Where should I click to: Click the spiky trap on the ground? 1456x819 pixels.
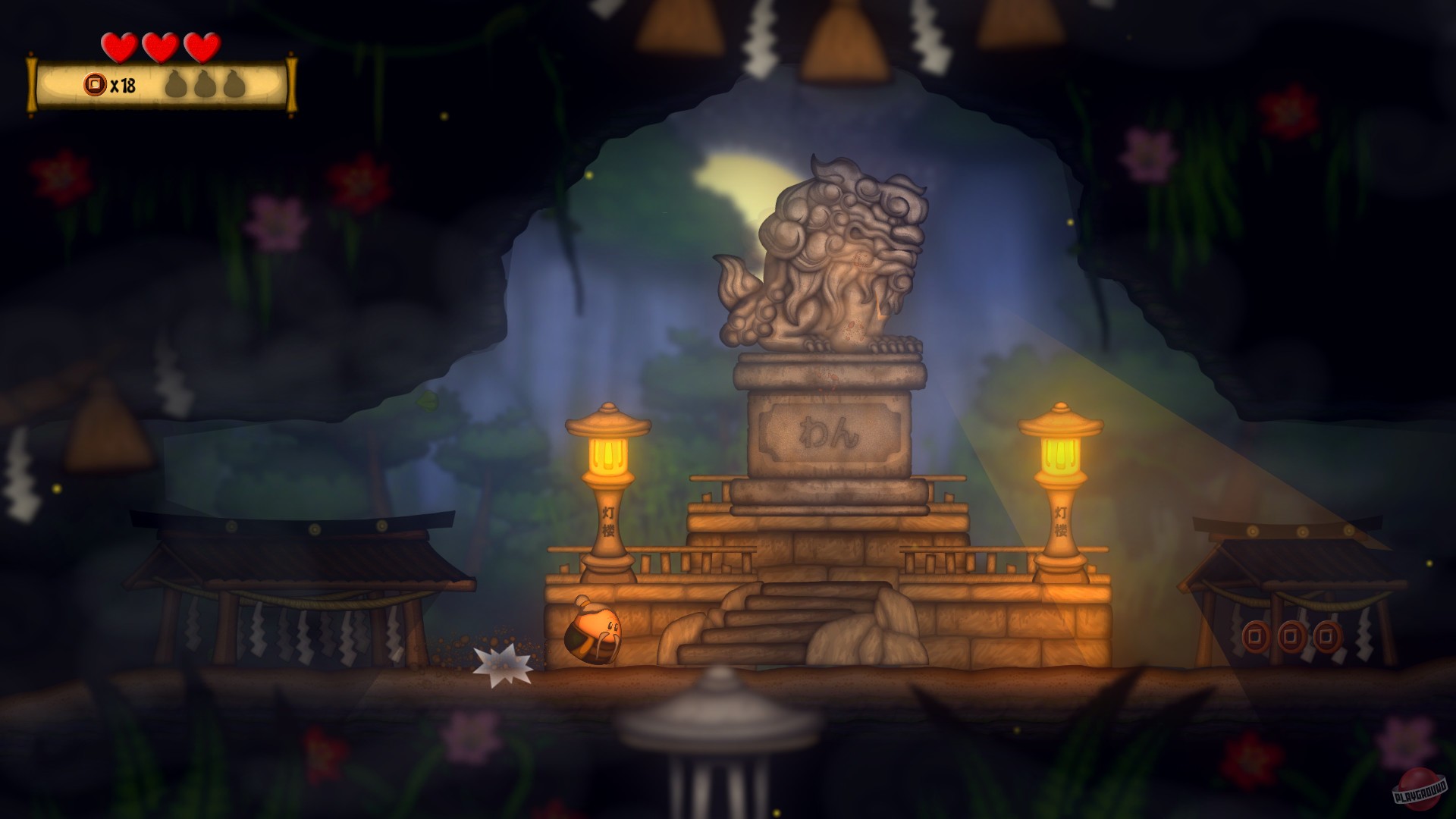click(500, 664)
